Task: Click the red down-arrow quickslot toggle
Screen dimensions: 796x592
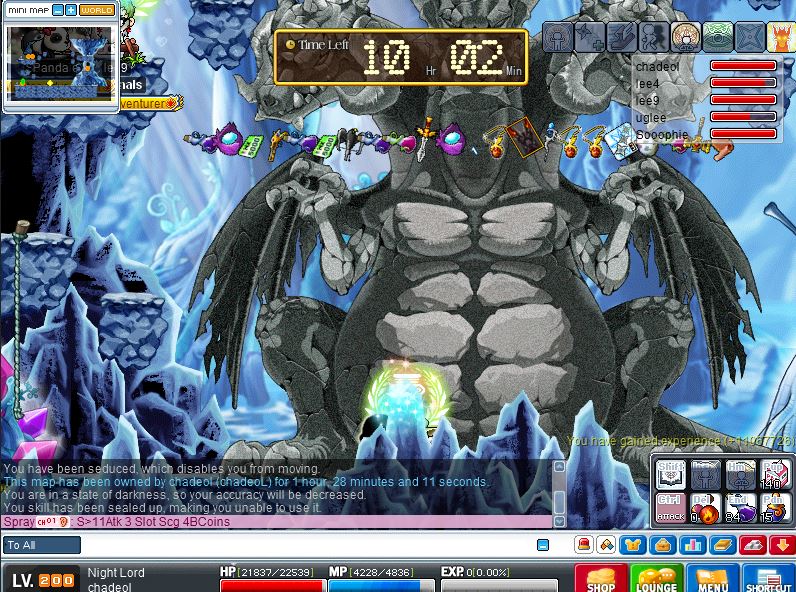Action: [x=782, y=545]
